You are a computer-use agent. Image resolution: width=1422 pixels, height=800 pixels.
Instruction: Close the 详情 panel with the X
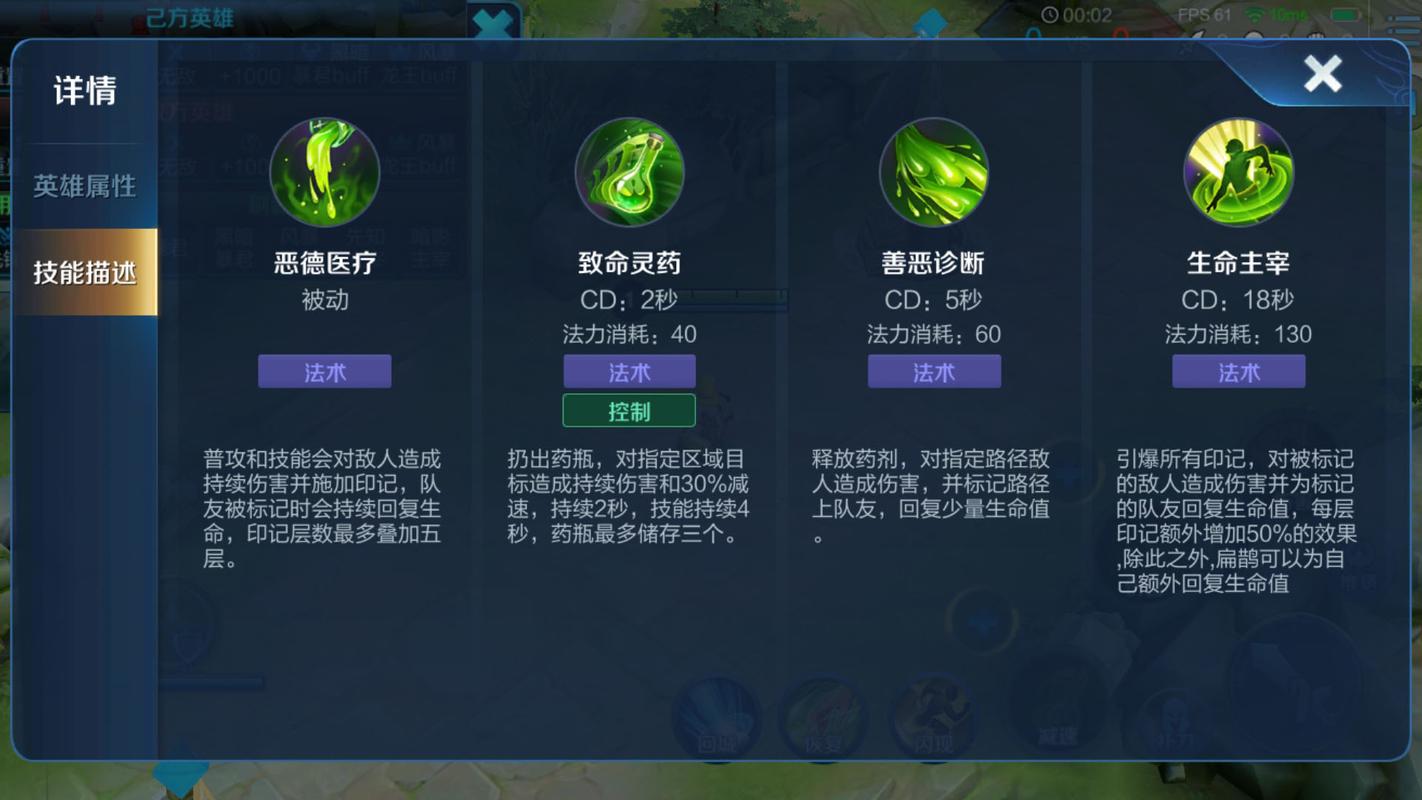[x=1322, y=73]
